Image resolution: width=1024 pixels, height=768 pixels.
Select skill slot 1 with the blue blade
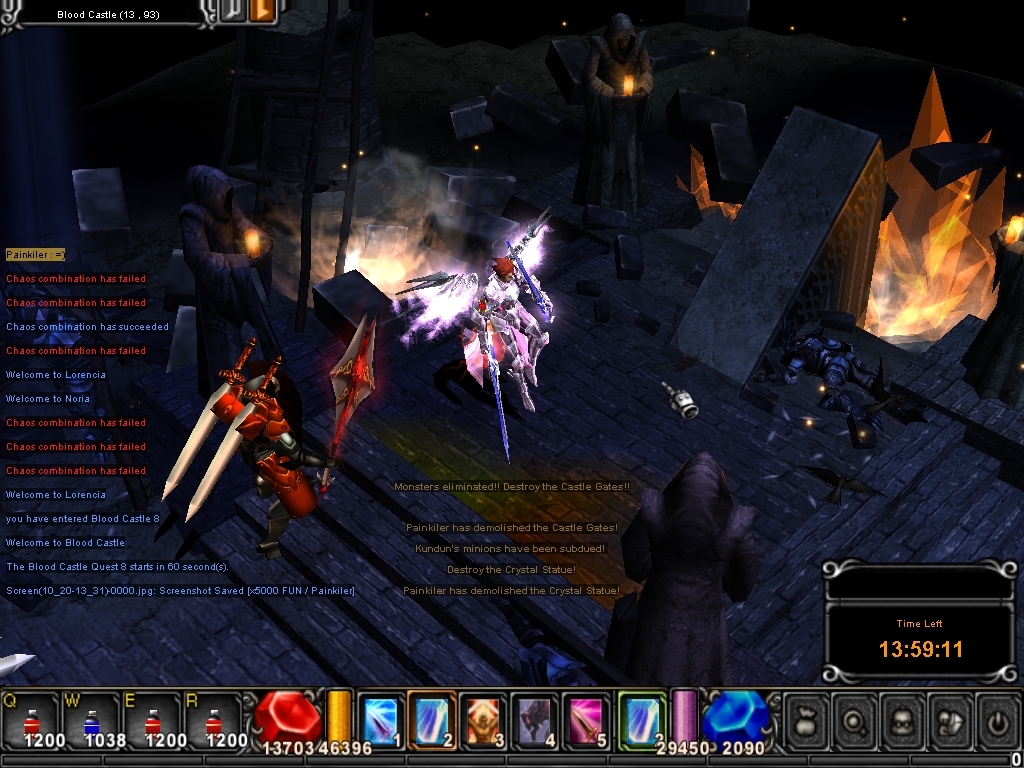(380, 718)
